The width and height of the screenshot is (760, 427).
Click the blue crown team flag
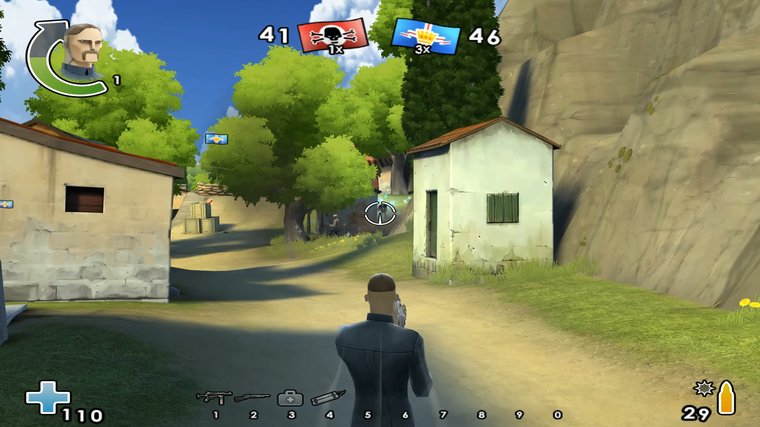click(x=425, y=36)
